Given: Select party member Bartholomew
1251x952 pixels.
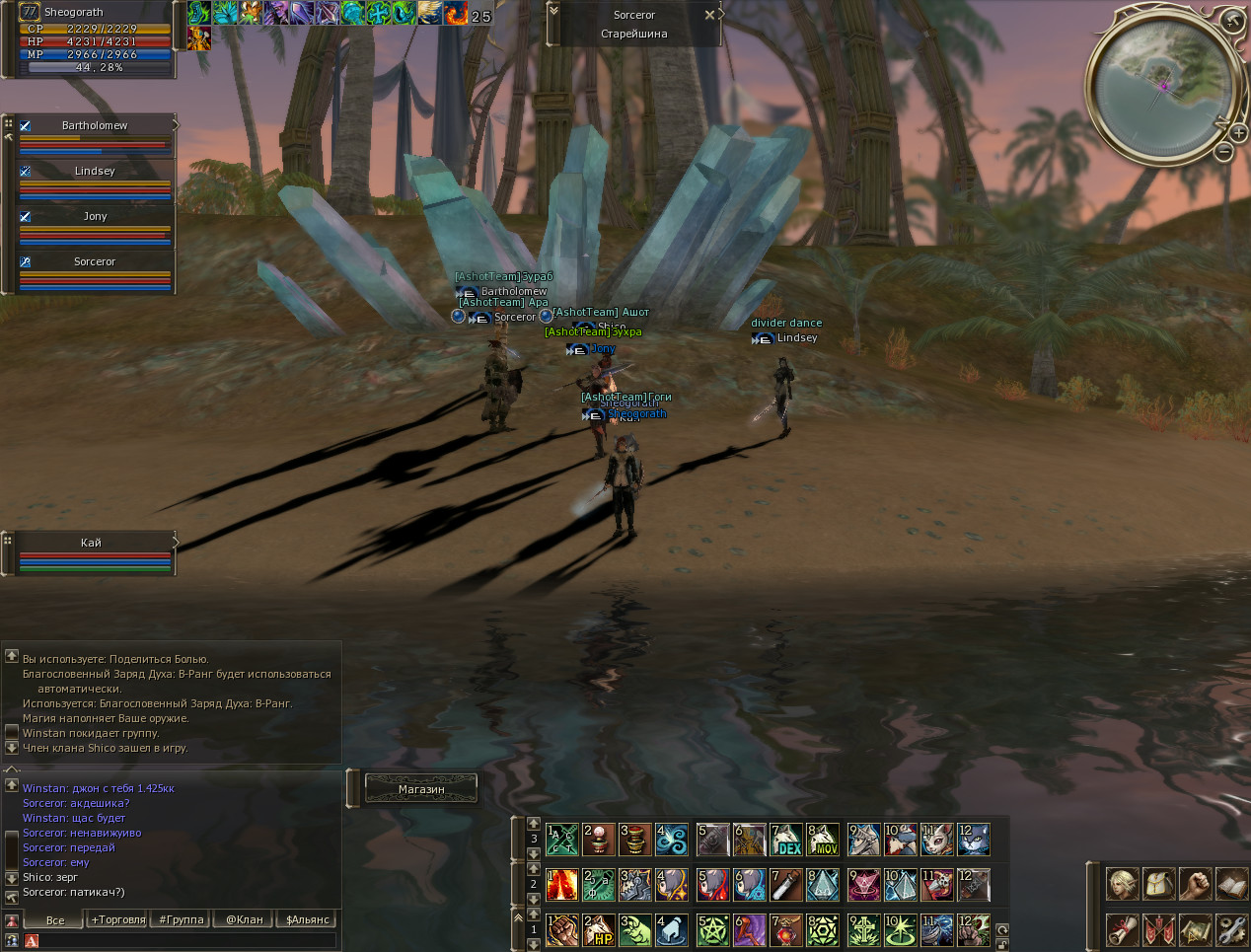Looking at the screenshot, I should click(95, 125).
